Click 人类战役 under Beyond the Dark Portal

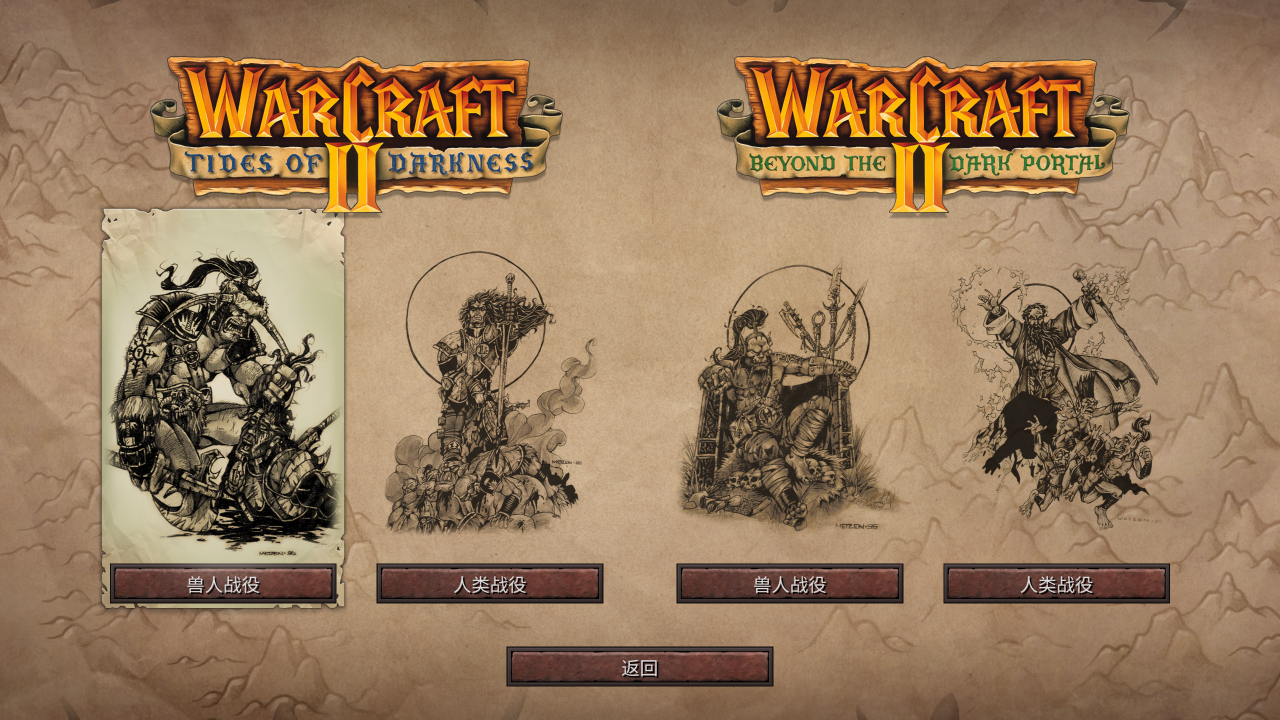click(1057, 583)
